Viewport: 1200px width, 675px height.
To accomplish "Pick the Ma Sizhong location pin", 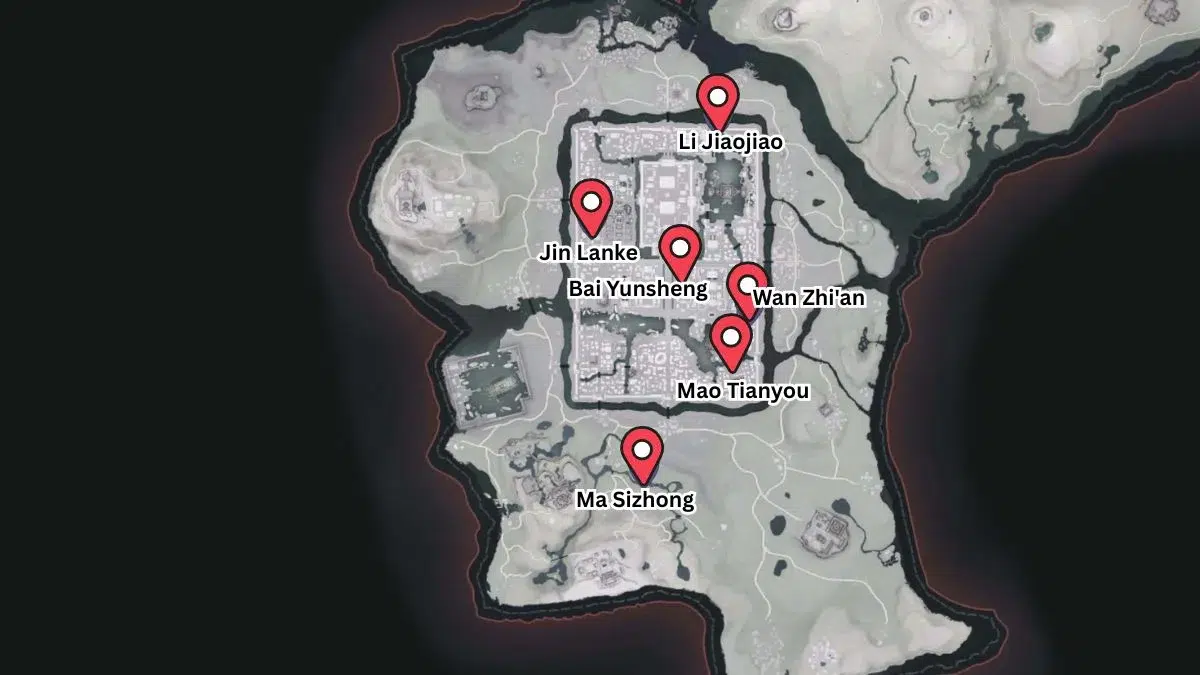I will click(x=641, y=451).
